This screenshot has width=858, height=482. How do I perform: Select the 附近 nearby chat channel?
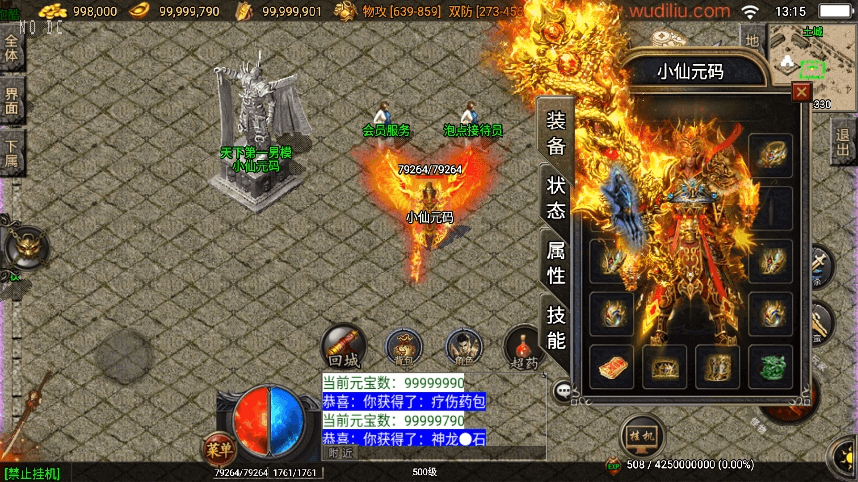tap(342, 452)
